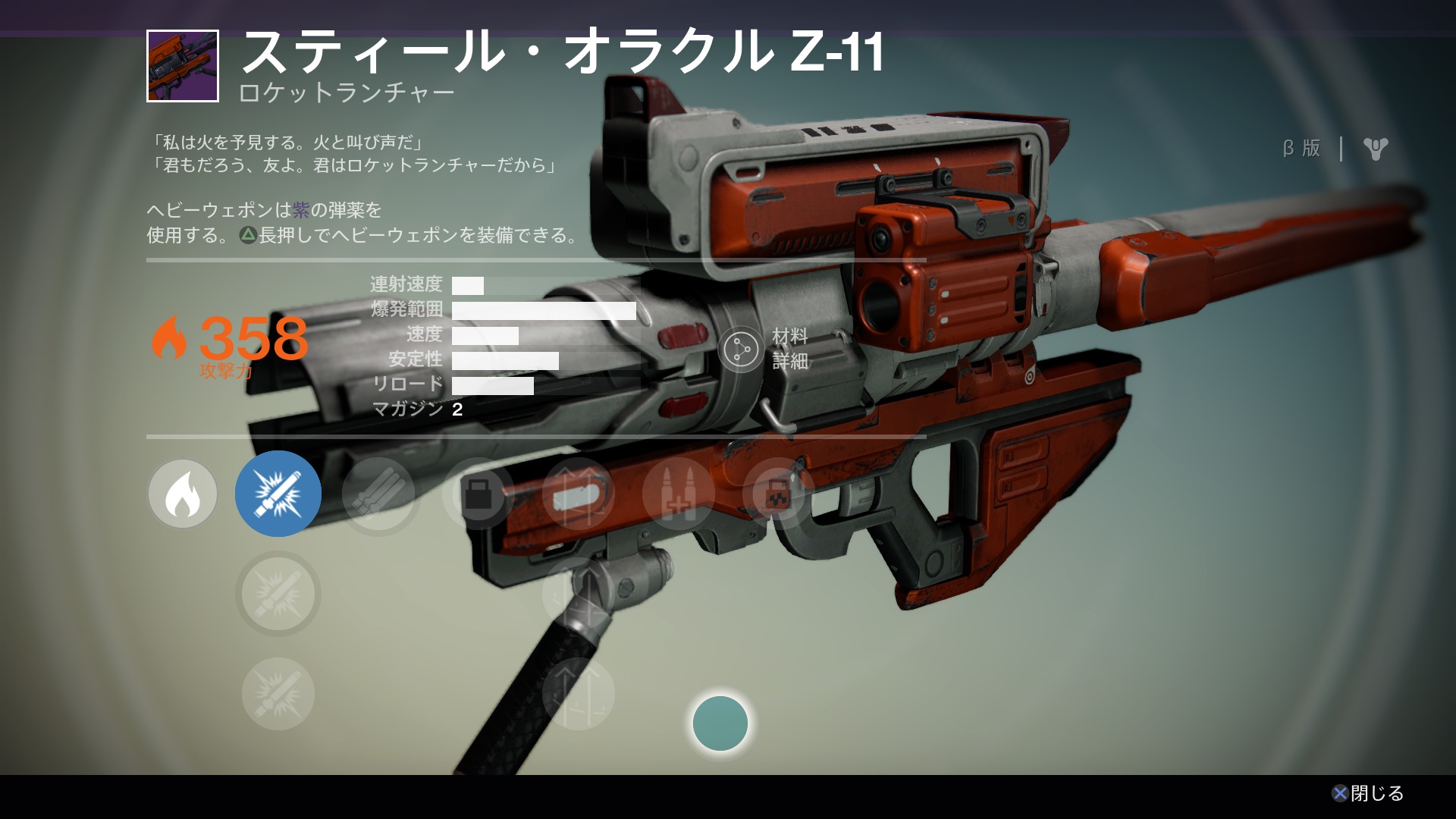Pick the magazine upgrade perk node
The height and width of the screenshot is (819, 1456).
click(578, 494)
